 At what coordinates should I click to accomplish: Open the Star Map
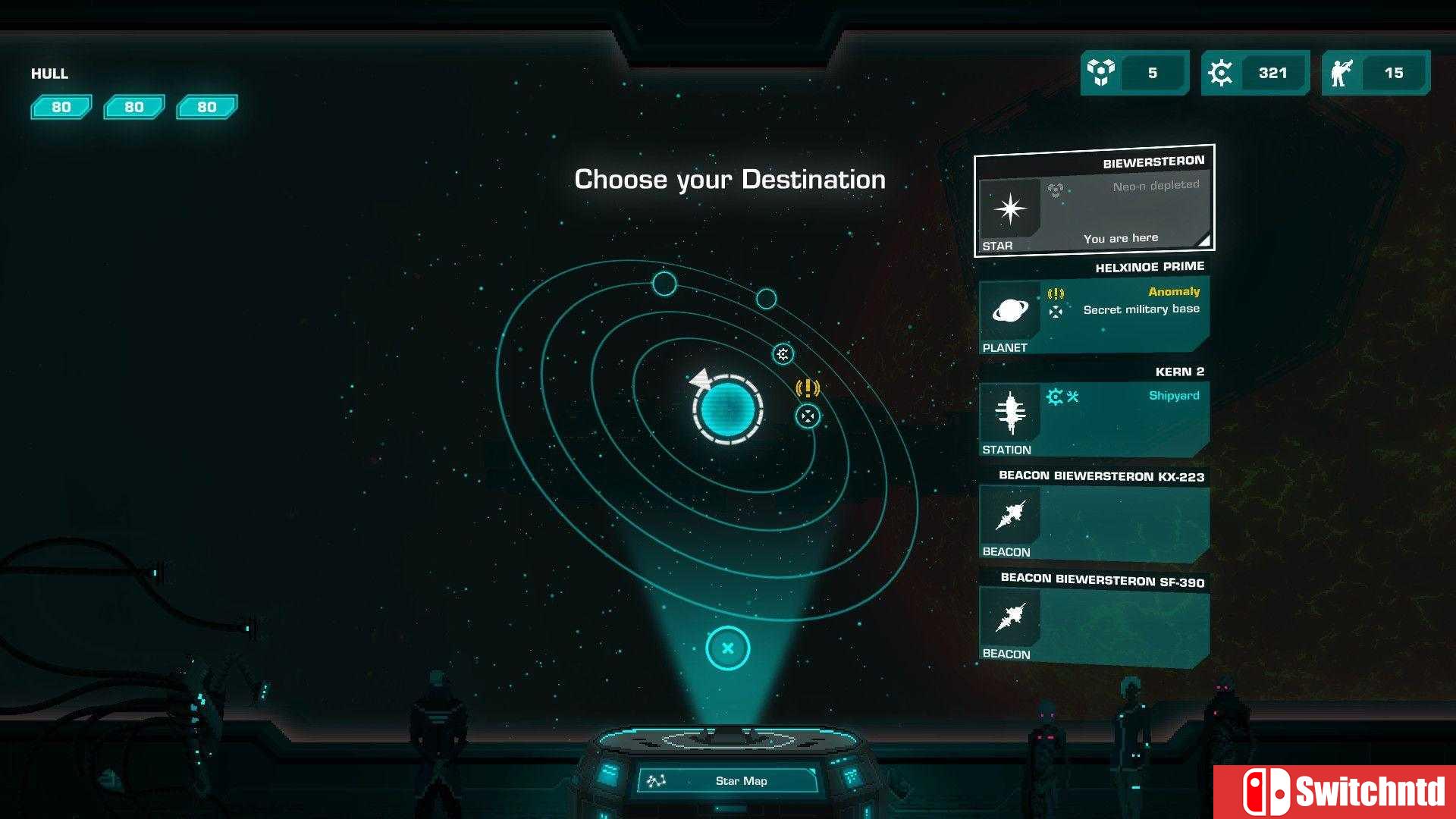(728, 780)
